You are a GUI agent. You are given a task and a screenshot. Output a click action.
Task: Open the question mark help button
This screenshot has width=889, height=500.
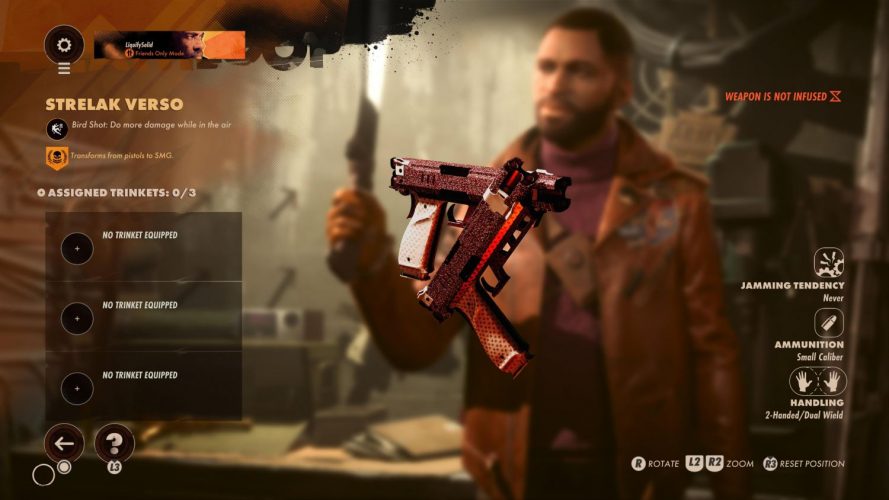point(114,443)
